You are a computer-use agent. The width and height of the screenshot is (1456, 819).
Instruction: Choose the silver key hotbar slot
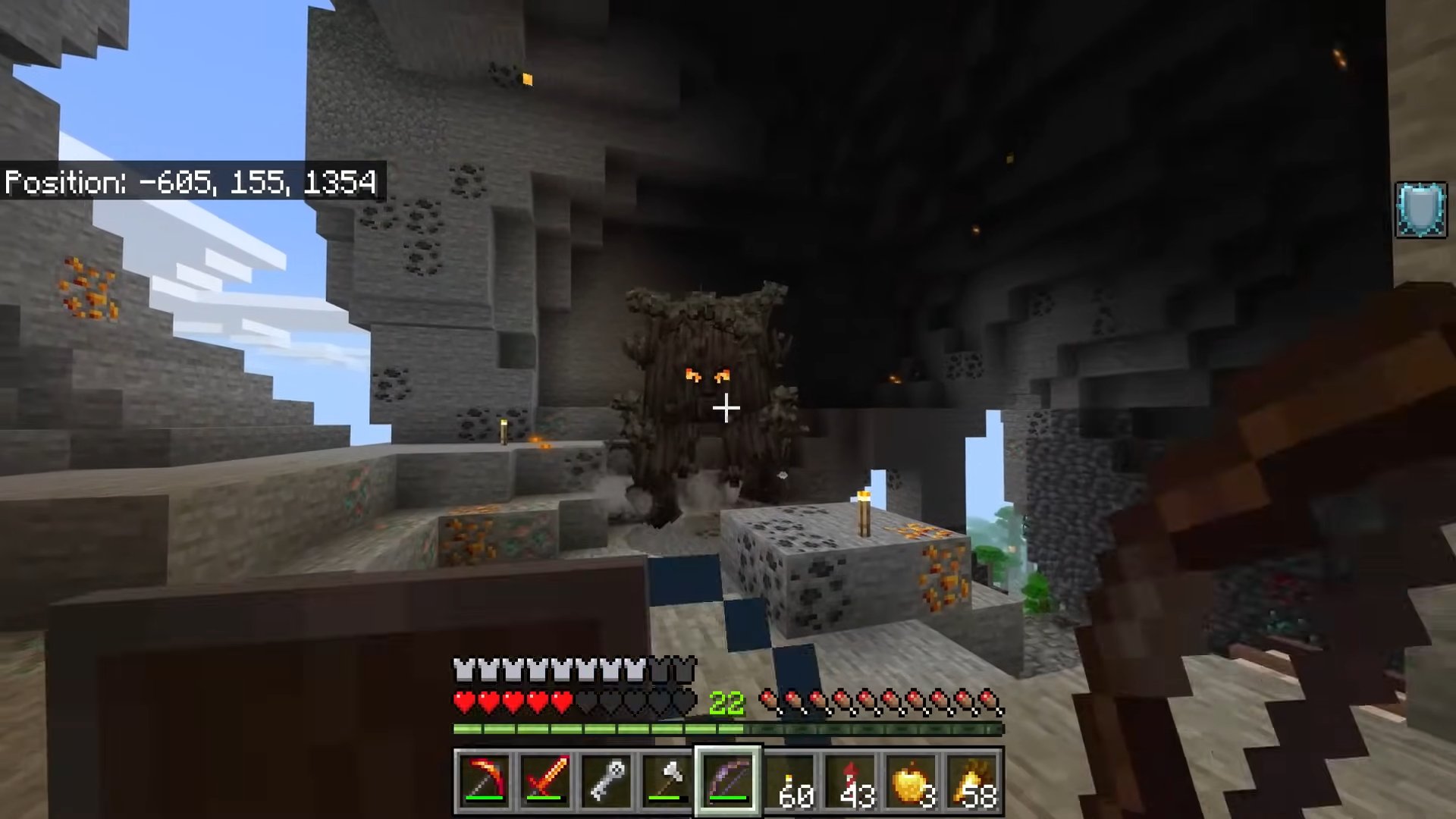pyautogui.click(x=607, y=781)
